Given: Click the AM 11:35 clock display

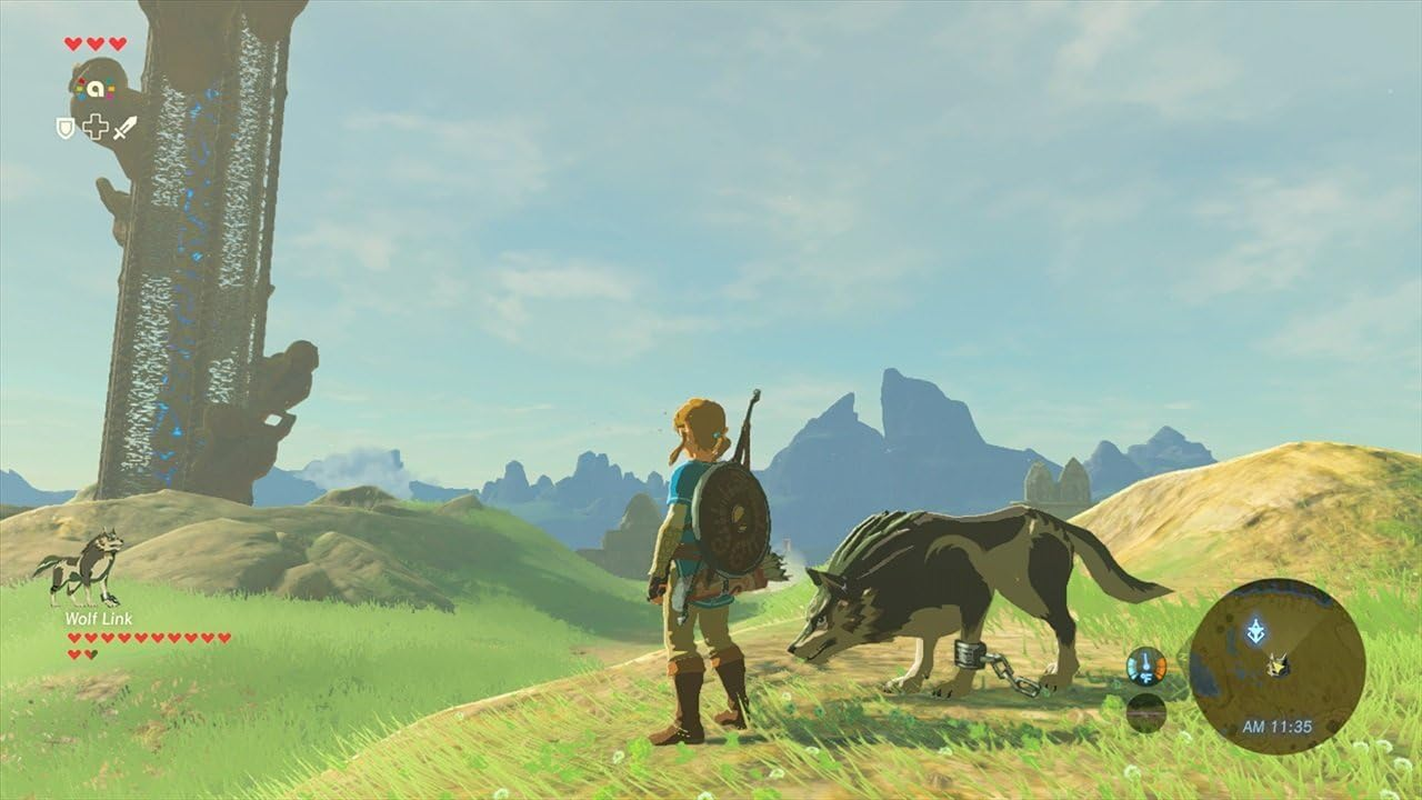Looking at the screenshot, I should coord(1276,726).
